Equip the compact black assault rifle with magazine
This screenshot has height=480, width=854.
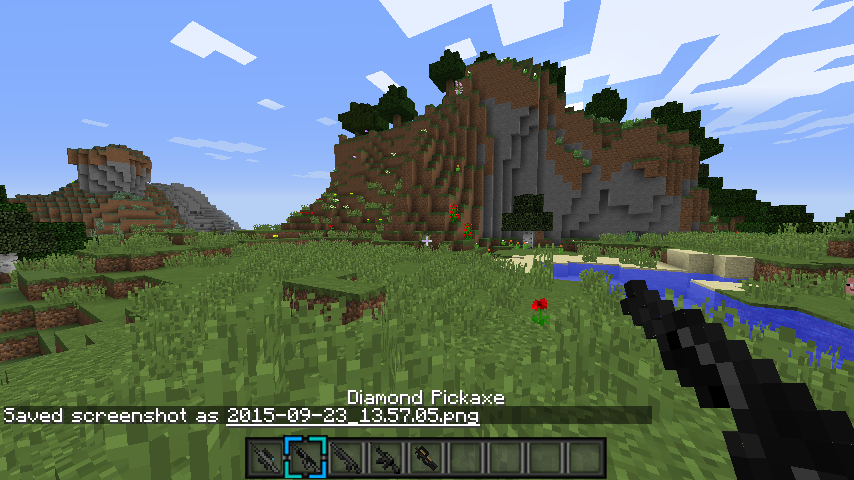385,458
